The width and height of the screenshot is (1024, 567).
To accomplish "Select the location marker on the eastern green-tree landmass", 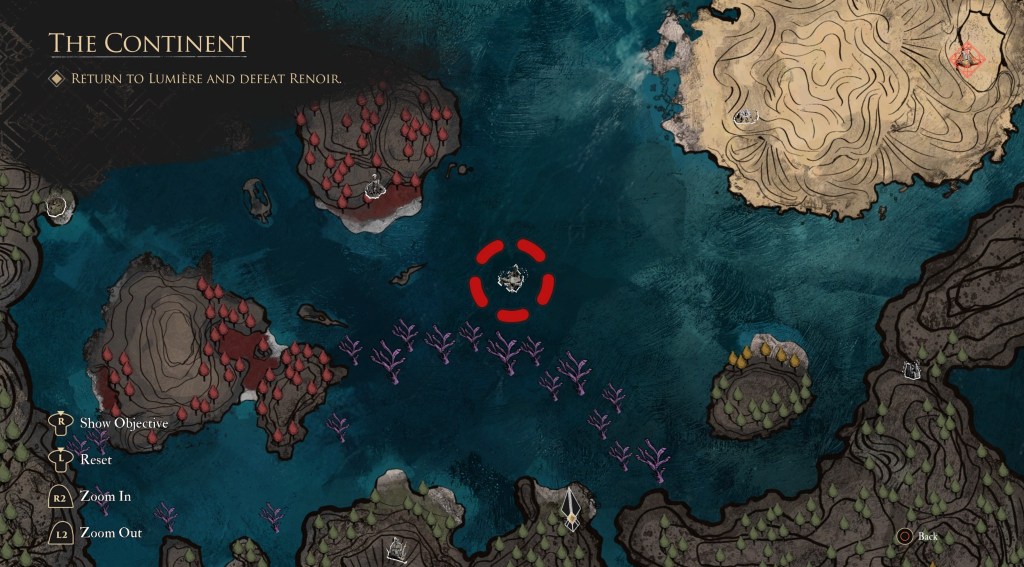I will click(x=911, y=371).
